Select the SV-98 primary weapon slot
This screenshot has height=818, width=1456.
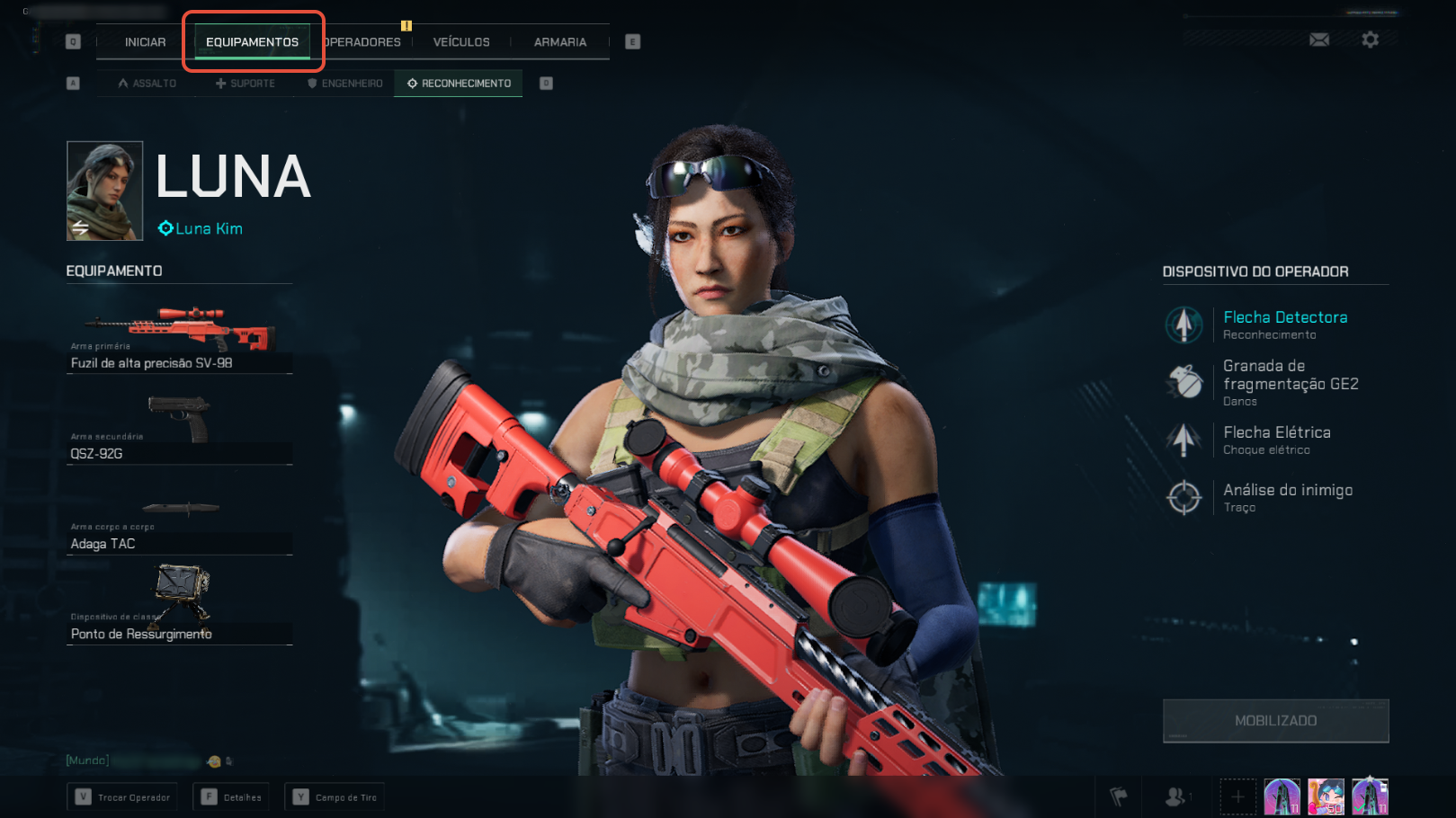[179, 340]
